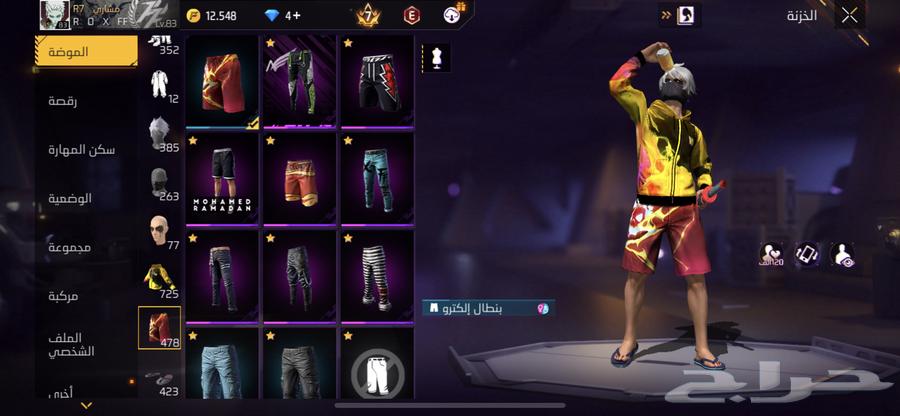Go to the مجموعة collection tab
Image resolution: width=900 pixels, height=416 pixels.
[x=70, y=246]
